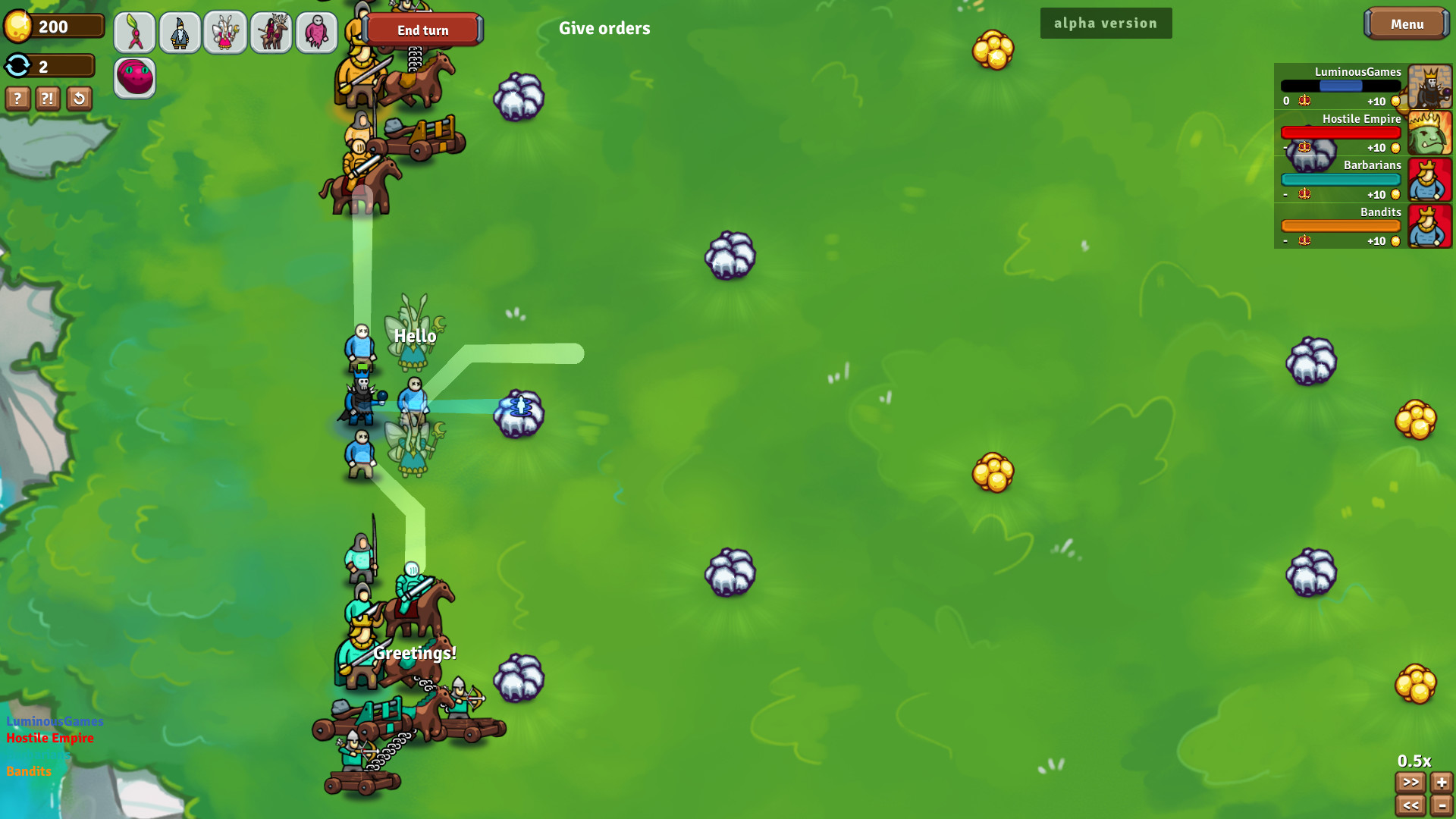The width and height of the screenshot is (1456, 819).
Task: Select the sapling unit icon
Action: click(x=135, y=33)
